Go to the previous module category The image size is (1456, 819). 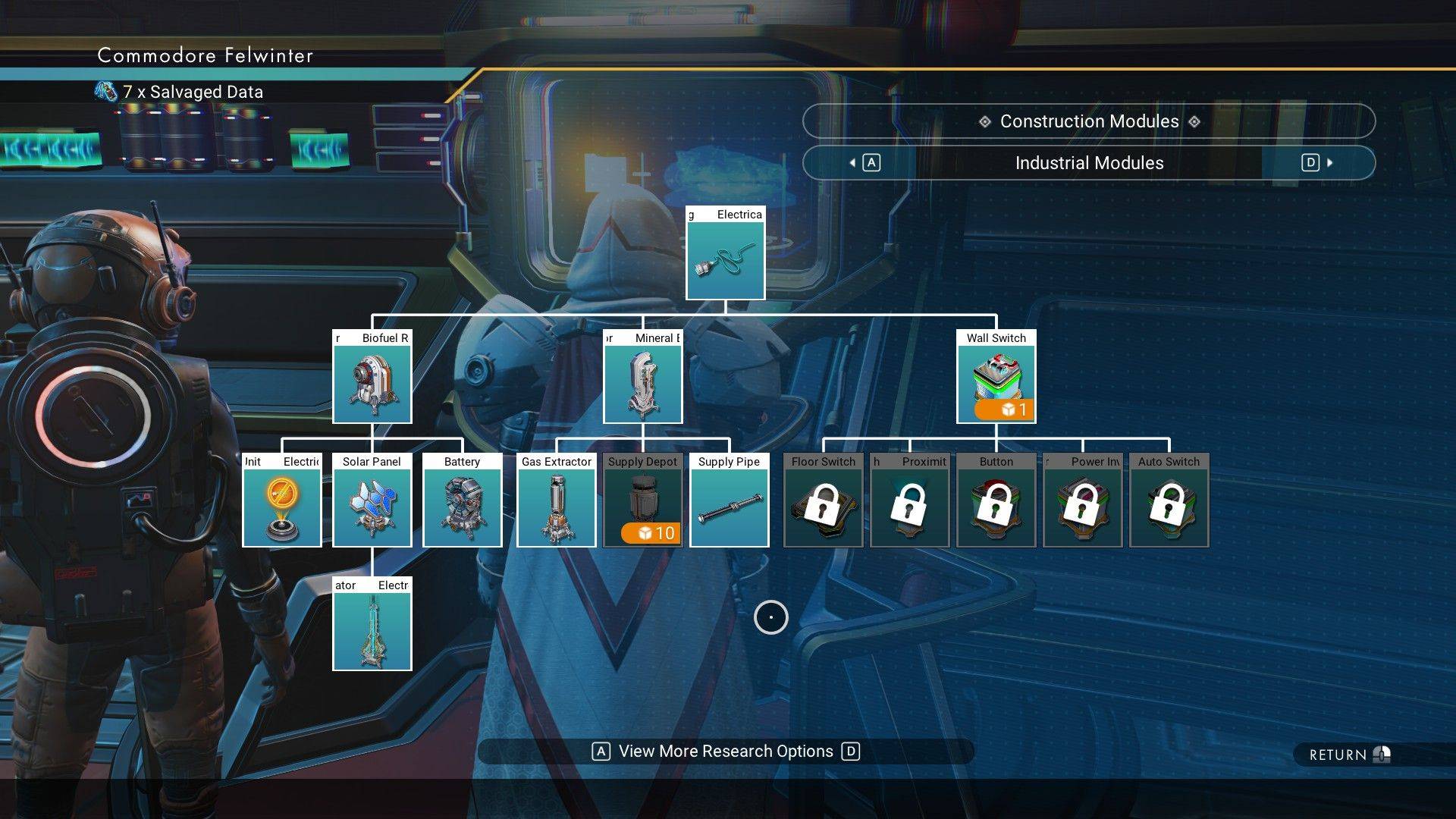[x=863, y=163]
